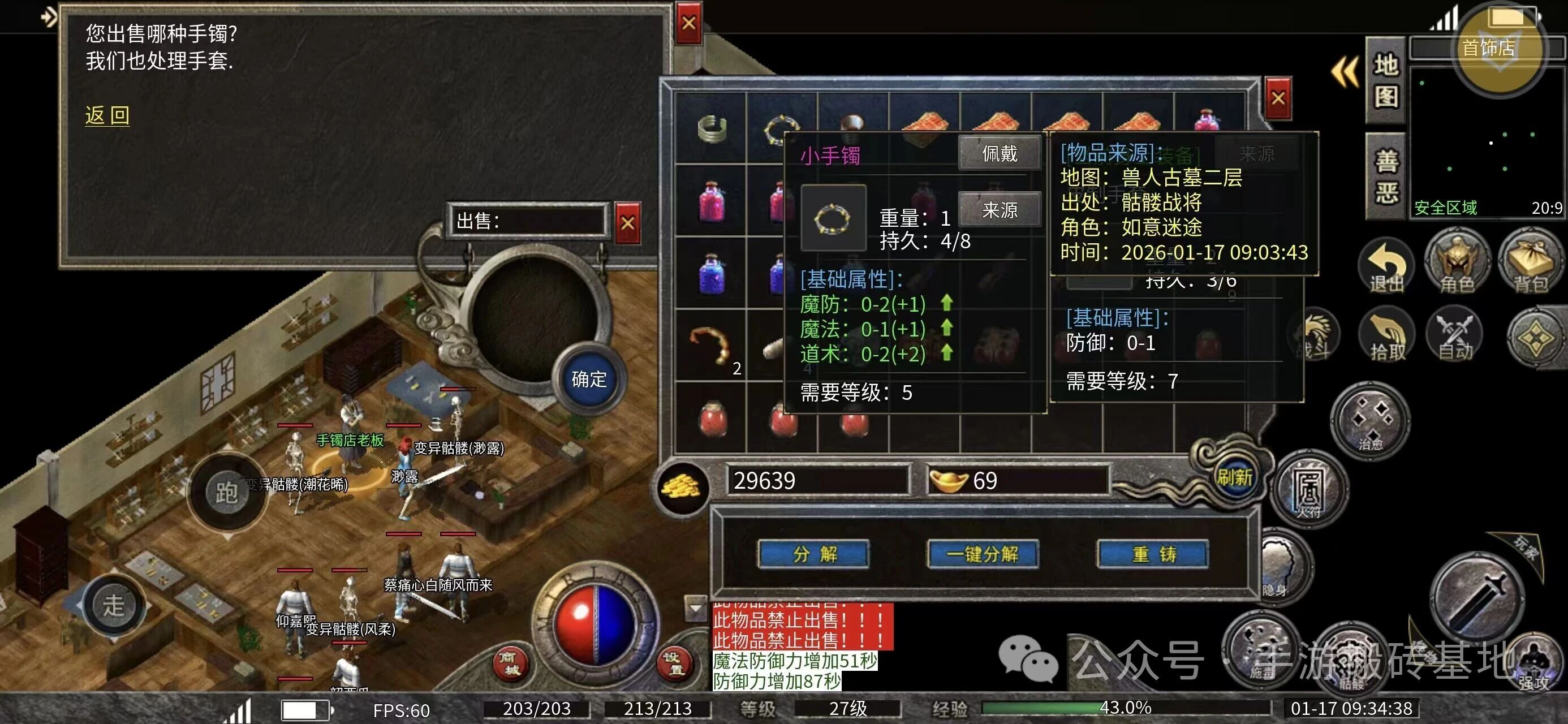Click the 返回 return link
This screenshot has width=1568, height=724.
coord(106,114)
